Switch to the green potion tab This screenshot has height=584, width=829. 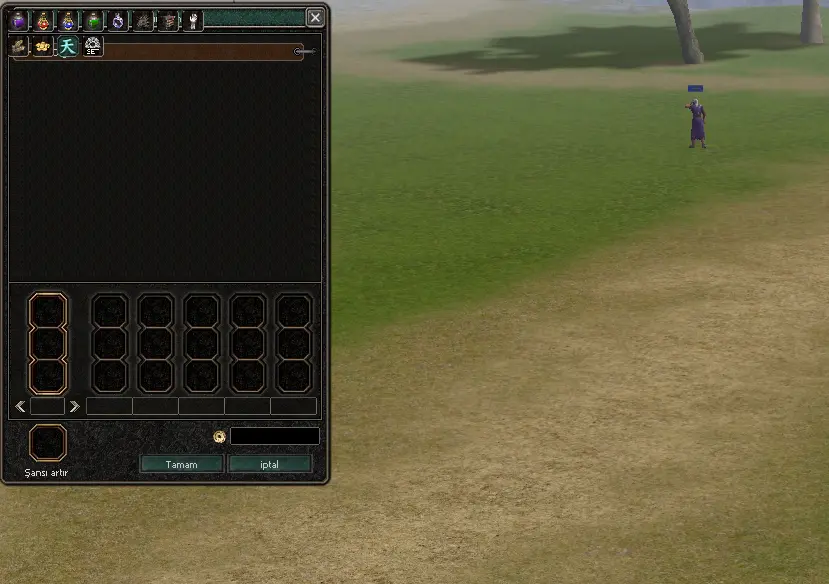point(93,20)
